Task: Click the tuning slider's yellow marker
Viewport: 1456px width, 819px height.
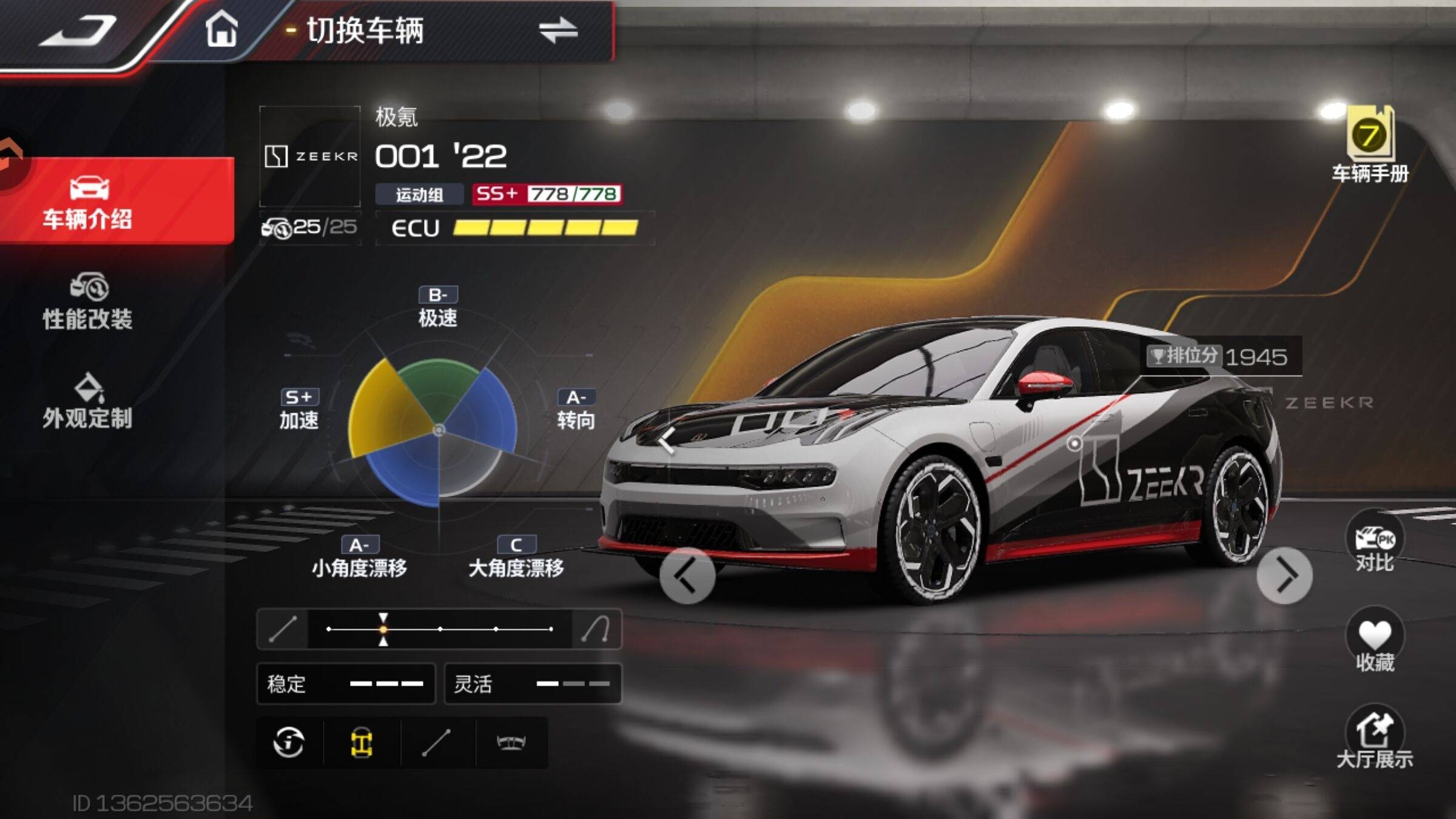Action: click(383, 629)
